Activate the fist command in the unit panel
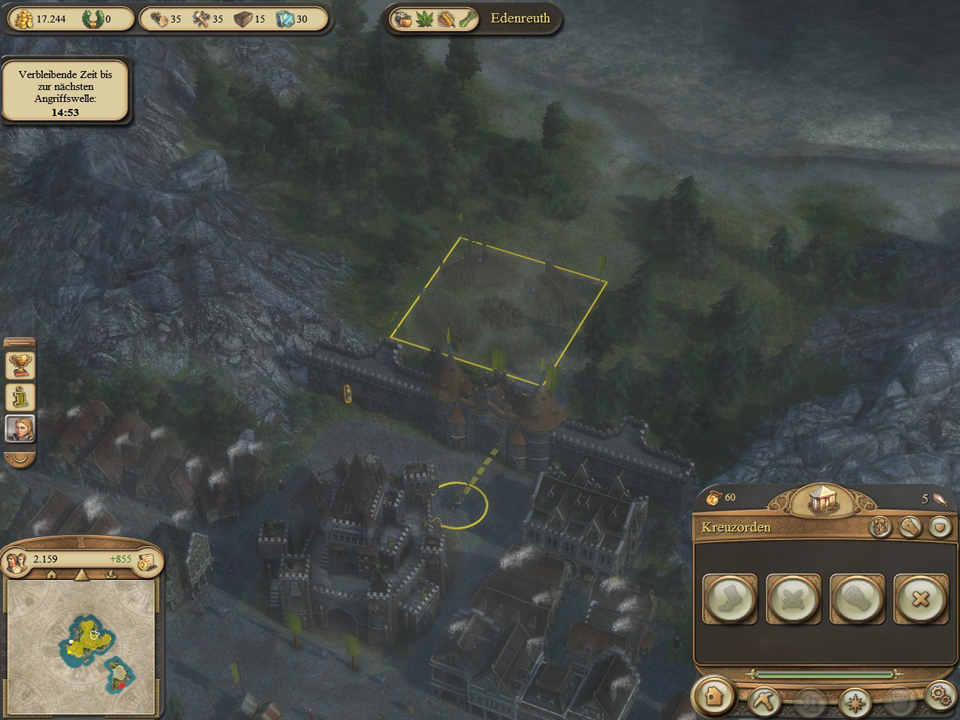Viewport: 960px width, 720px height. coord(857,599)
